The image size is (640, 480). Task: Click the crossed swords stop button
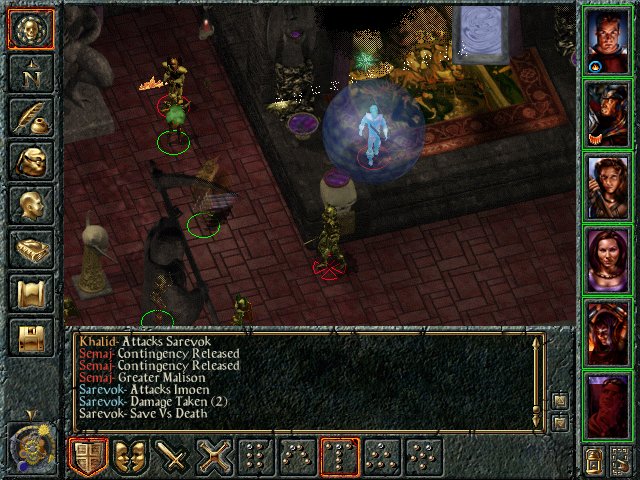[x=214, y=457]
